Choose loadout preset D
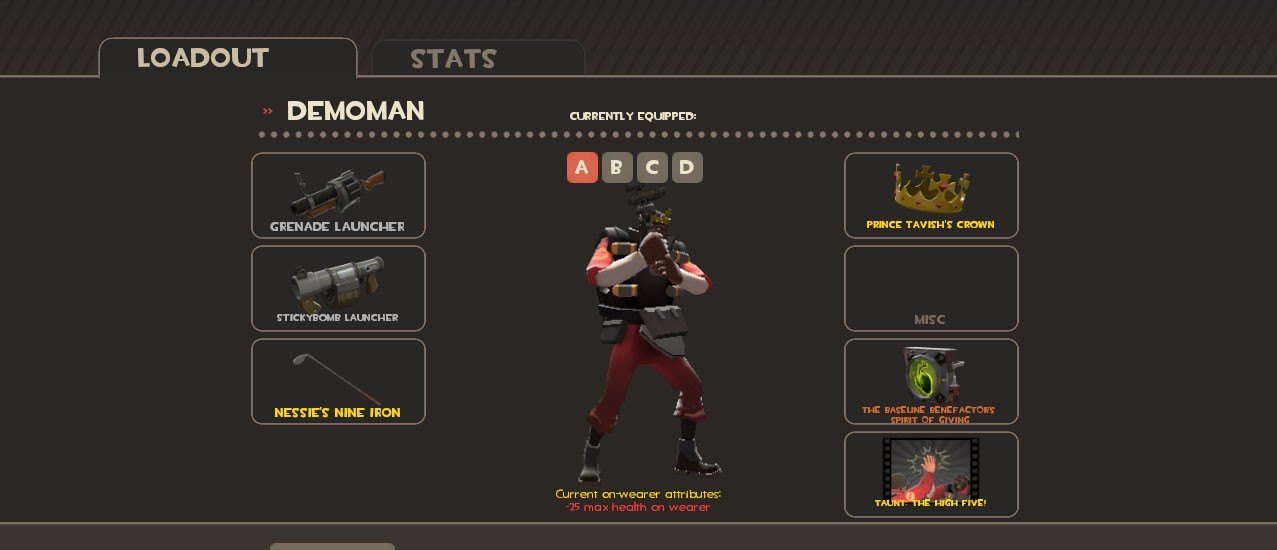The height and width of the screenshot is (550, 1277). click(687, 167)
